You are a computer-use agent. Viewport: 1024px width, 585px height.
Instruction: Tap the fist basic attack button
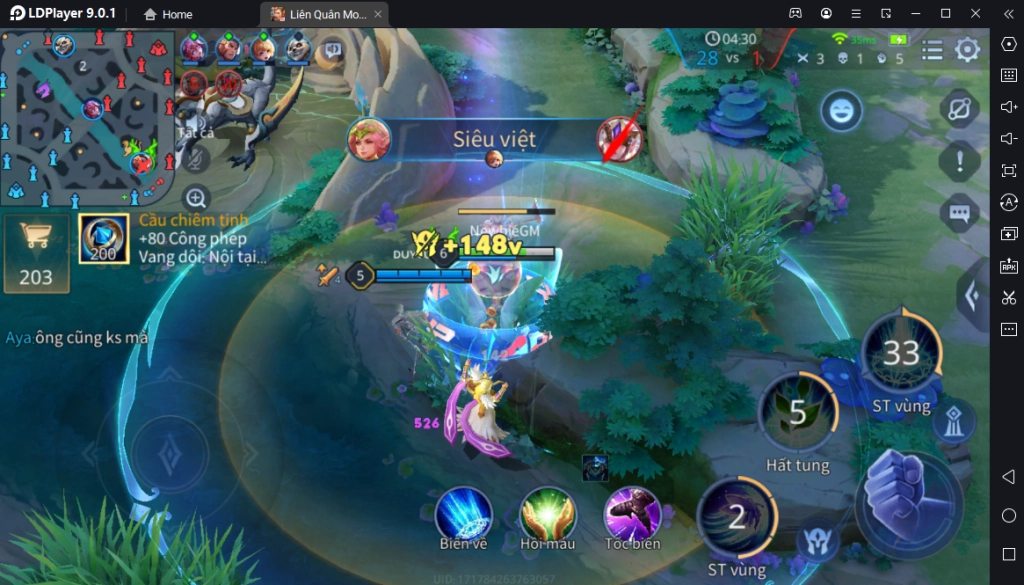pos(908,504)
